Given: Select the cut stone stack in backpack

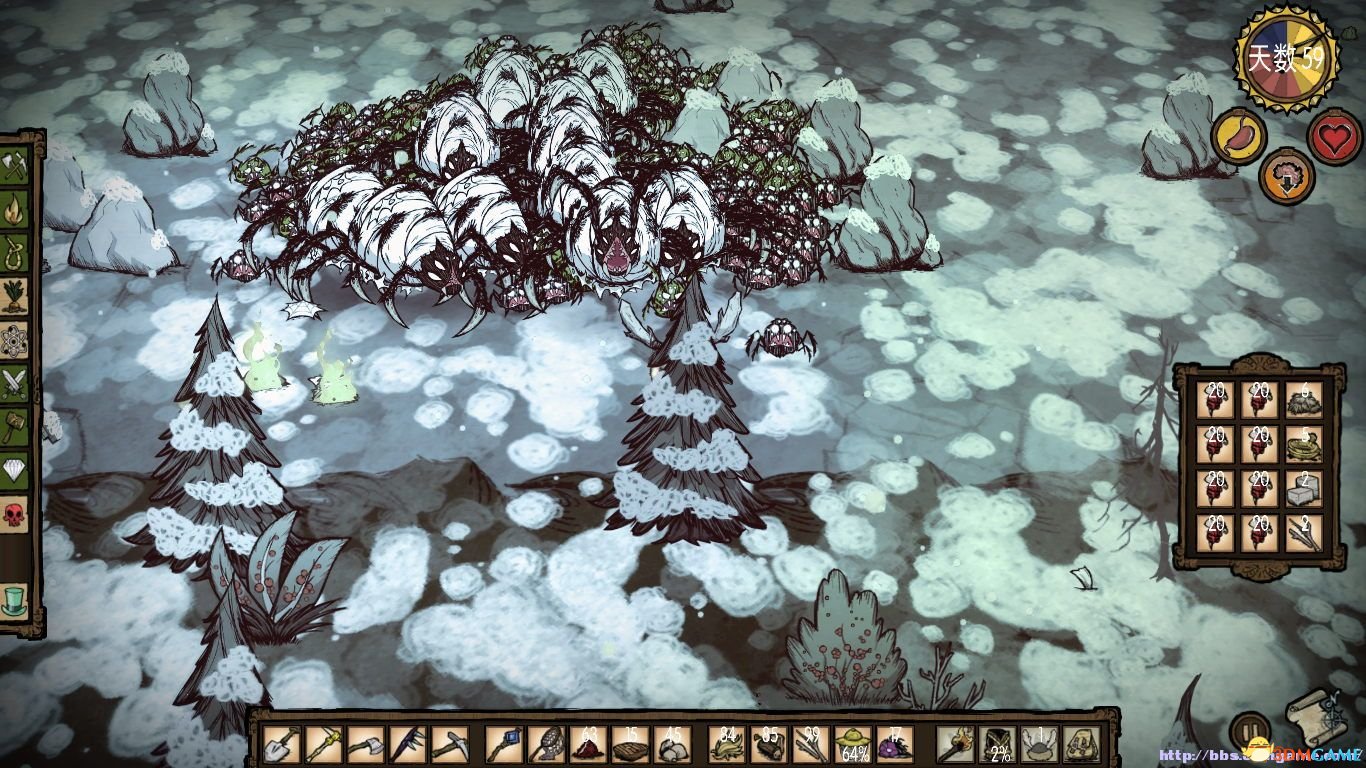Looking at the screenshot, I should point(1304,488).
